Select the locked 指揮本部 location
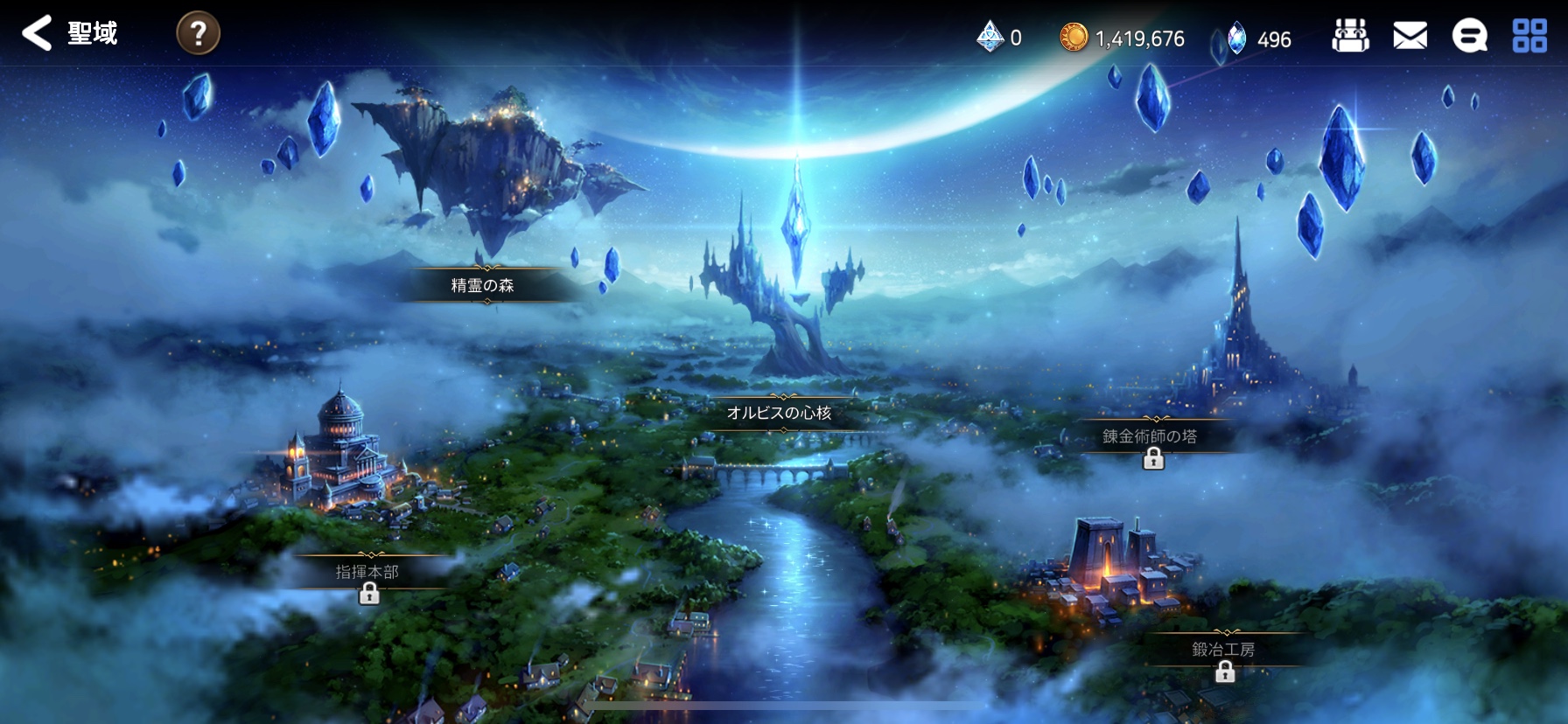The height and width of the screenshot is (724, 1568). pos(367,573)
